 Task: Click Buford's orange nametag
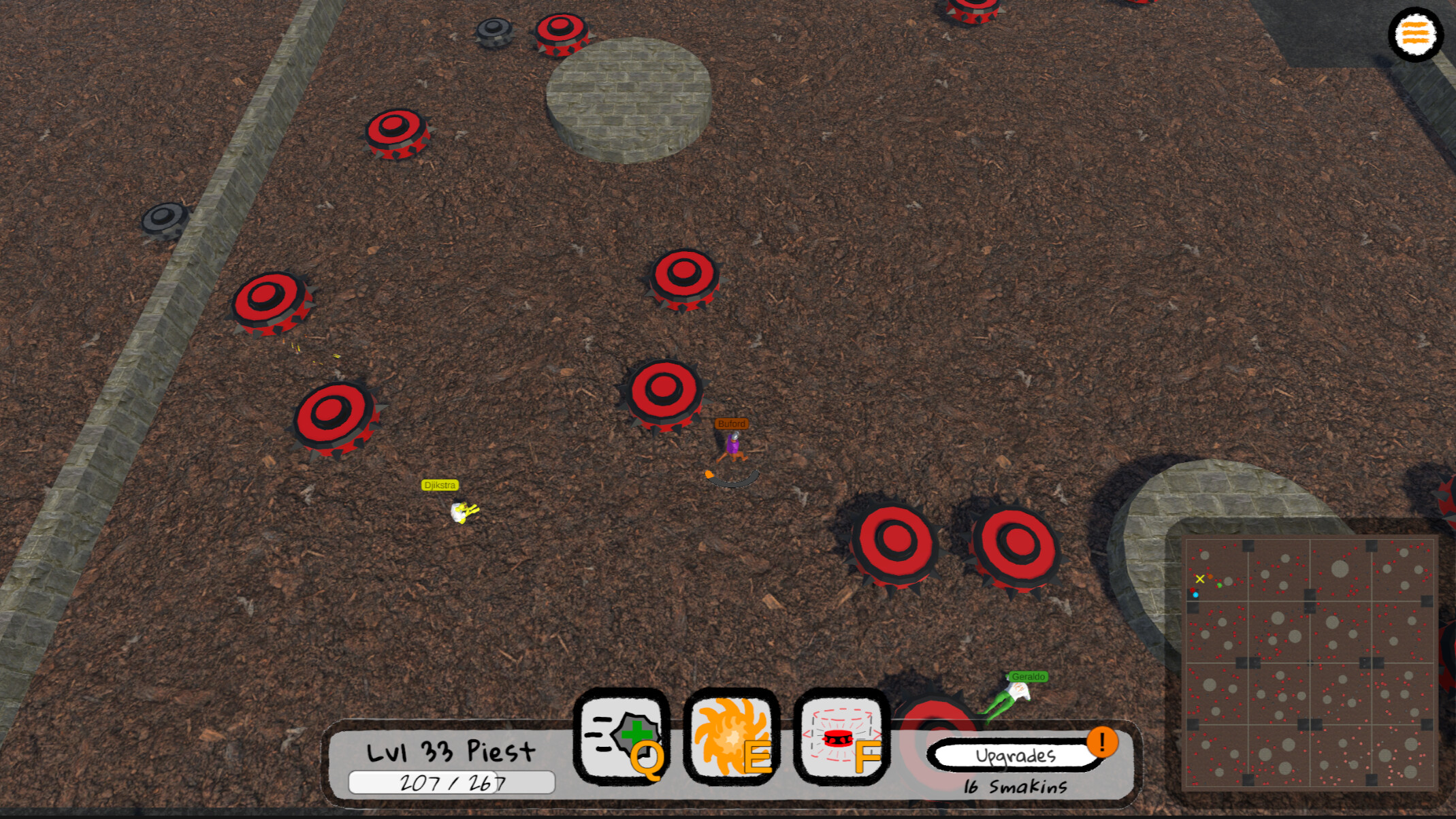[x=731, y=423]
